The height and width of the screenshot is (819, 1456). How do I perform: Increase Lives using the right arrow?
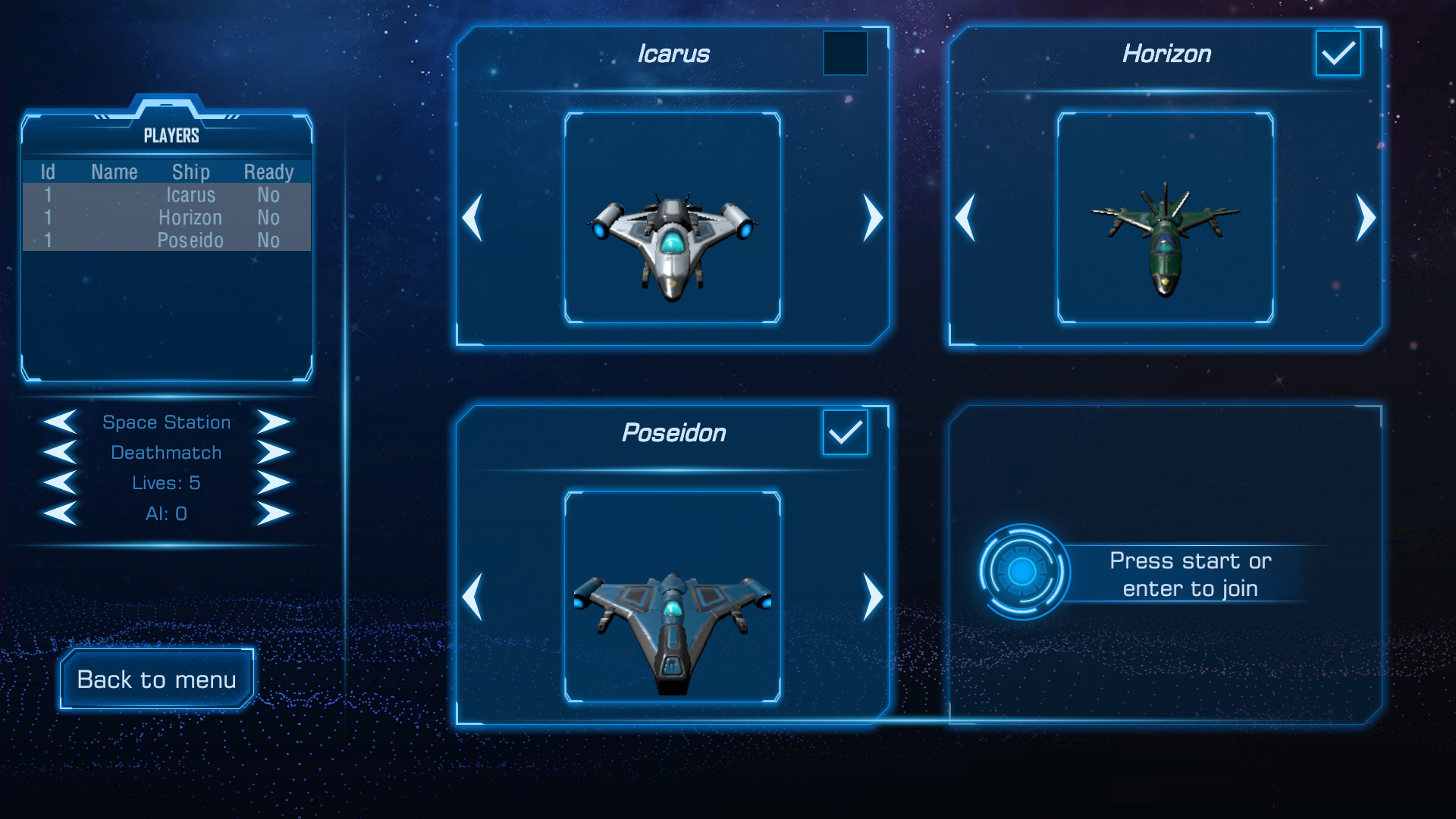click(272, 483)
